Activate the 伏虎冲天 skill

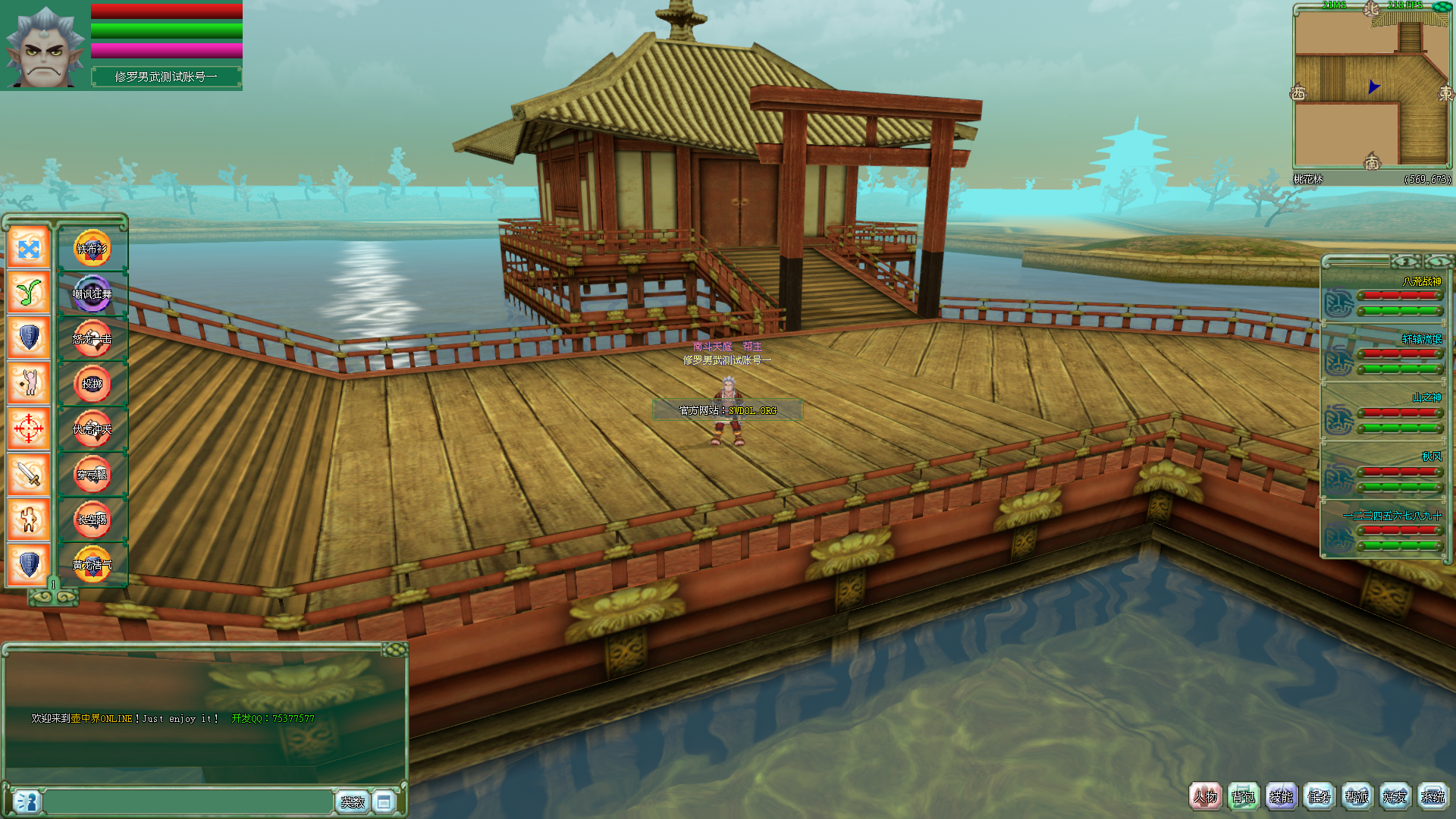coord(92,429)
